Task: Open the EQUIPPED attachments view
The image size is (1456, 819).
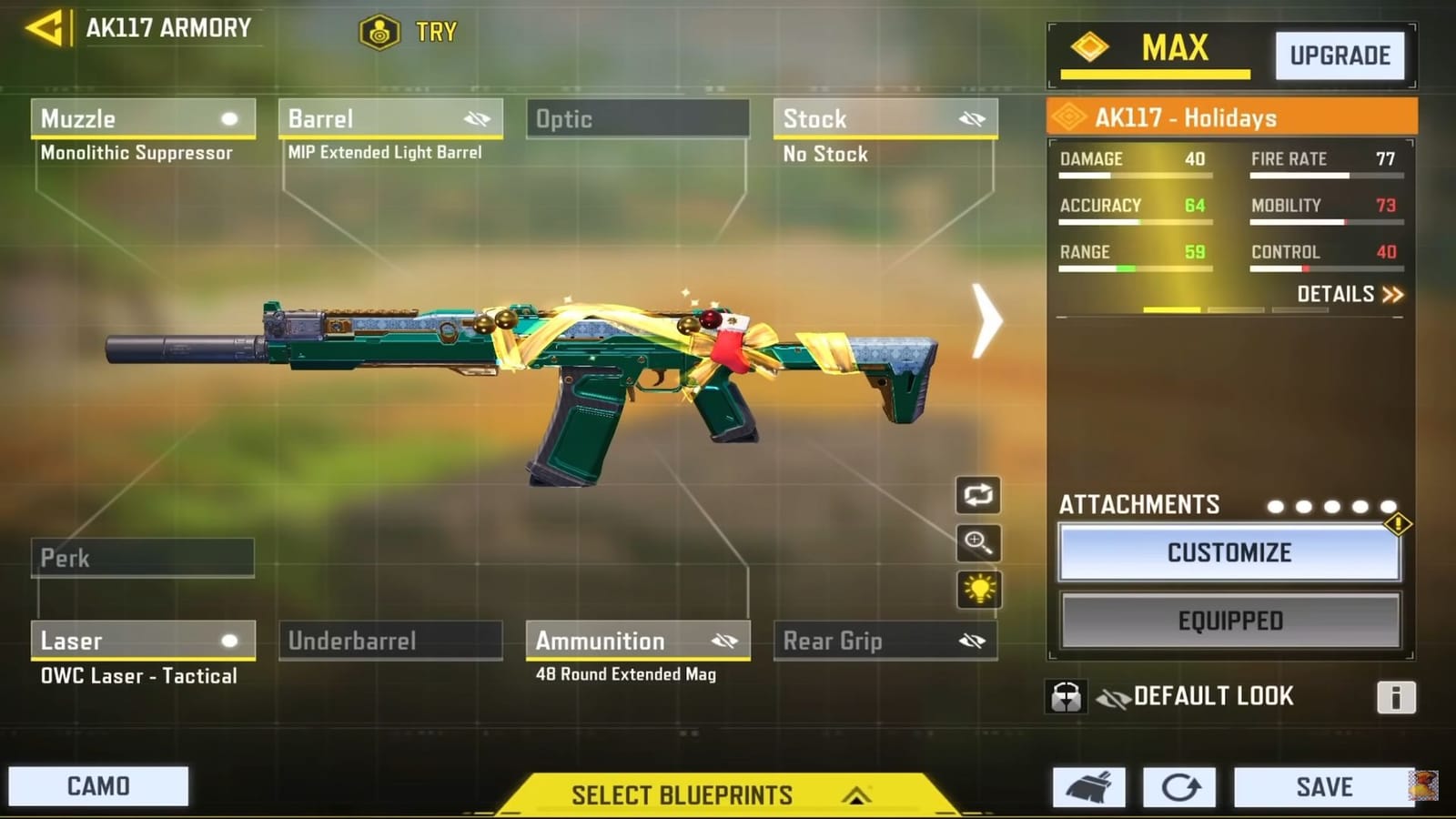Action: tap(1229, 621)
